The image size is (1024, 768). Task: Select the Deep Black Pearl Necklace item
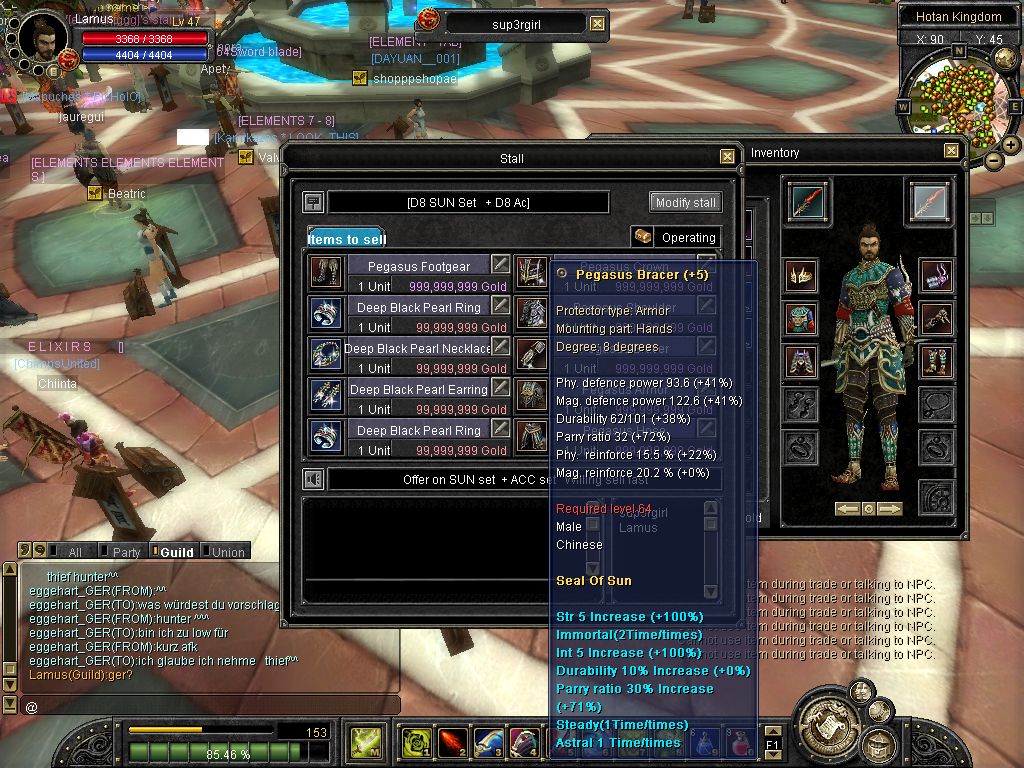(418, 349)
